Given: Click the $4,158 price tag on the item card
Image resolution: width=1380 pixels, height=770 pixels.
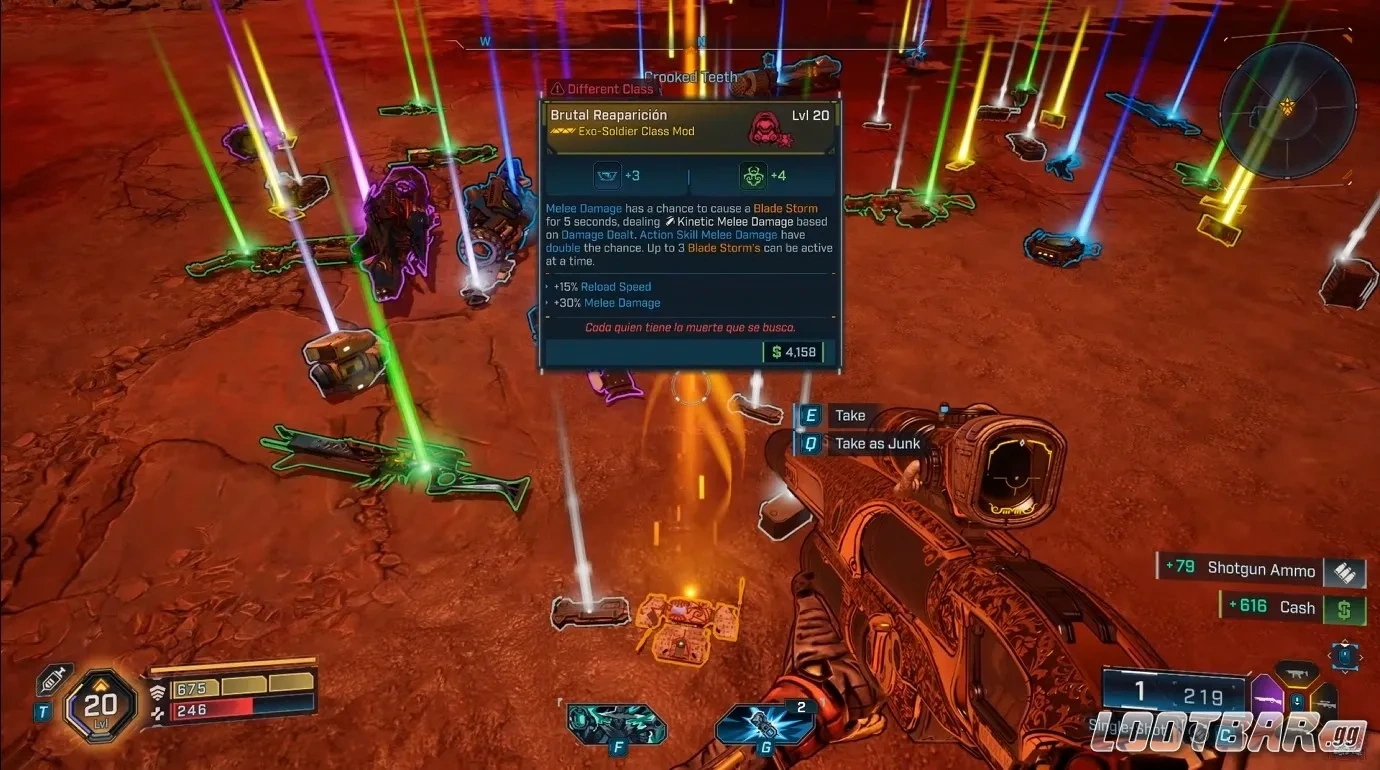Looking at the screenshot, I should pyautogui.click(x=793, y=352).
